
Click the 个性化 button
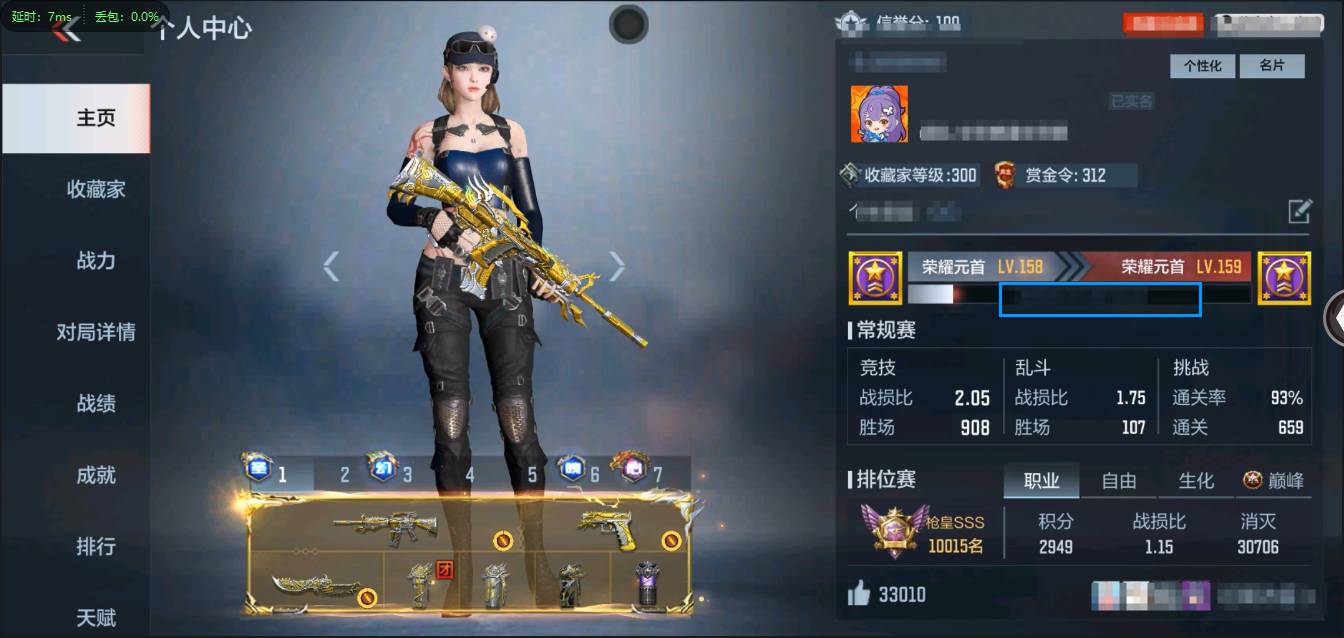click(x=1202, y=66)
